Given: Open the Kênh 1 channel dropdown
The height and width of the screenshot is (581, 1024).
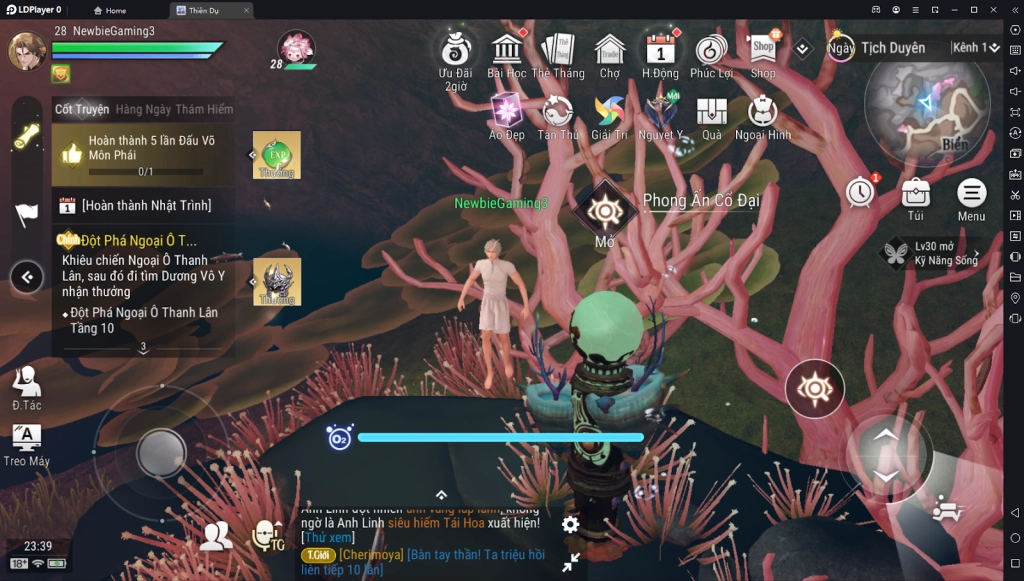Looking at the screenshot, I should [976, 48].
